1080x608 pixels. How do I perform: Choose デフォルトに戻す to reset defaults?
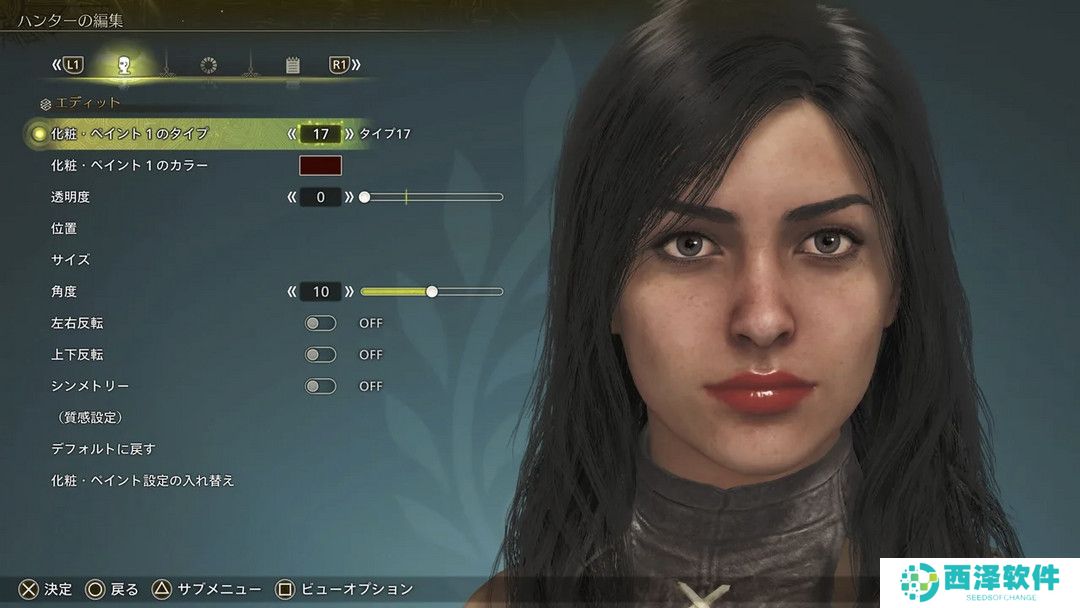coord(103,449)
